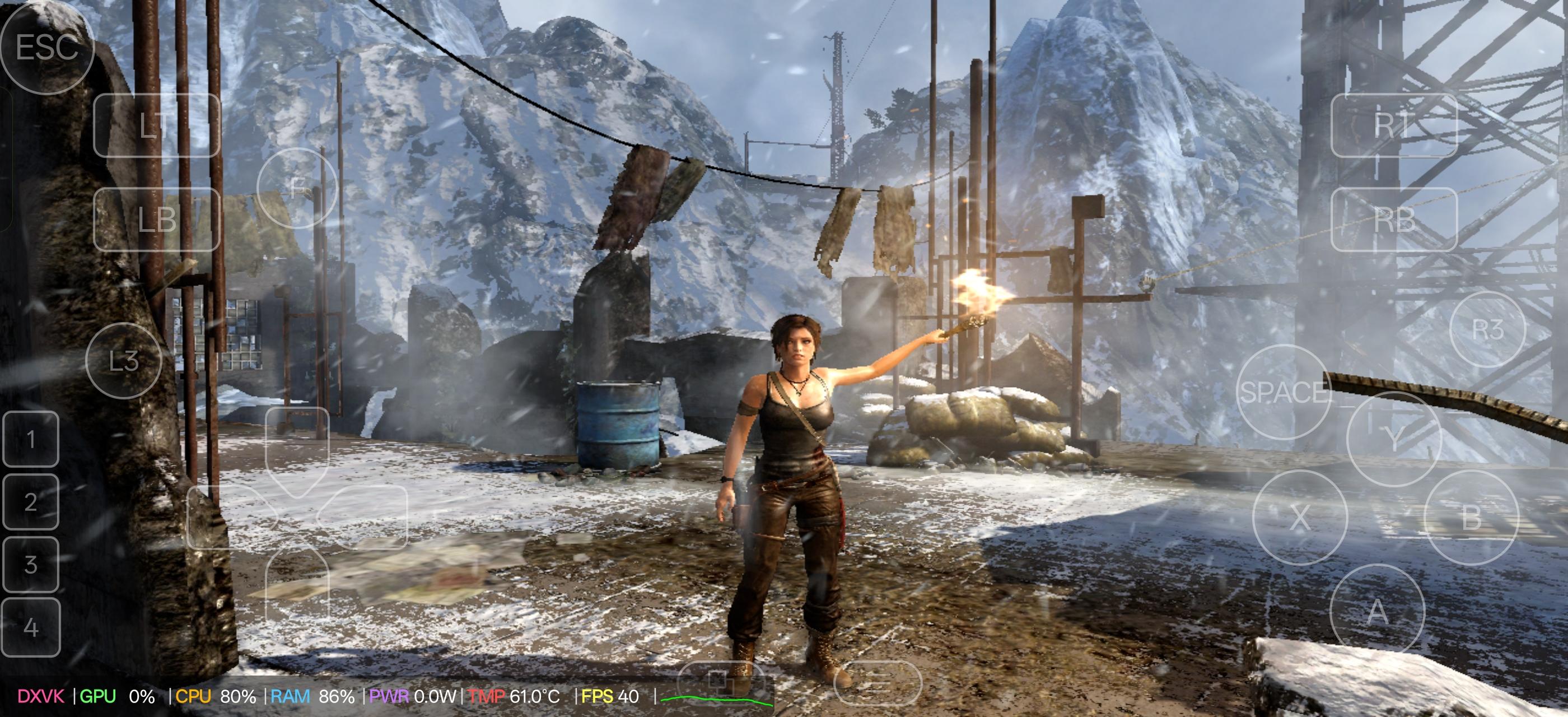Select the number 2 overlay key
Screen dimensions: 1568x717
30,501
